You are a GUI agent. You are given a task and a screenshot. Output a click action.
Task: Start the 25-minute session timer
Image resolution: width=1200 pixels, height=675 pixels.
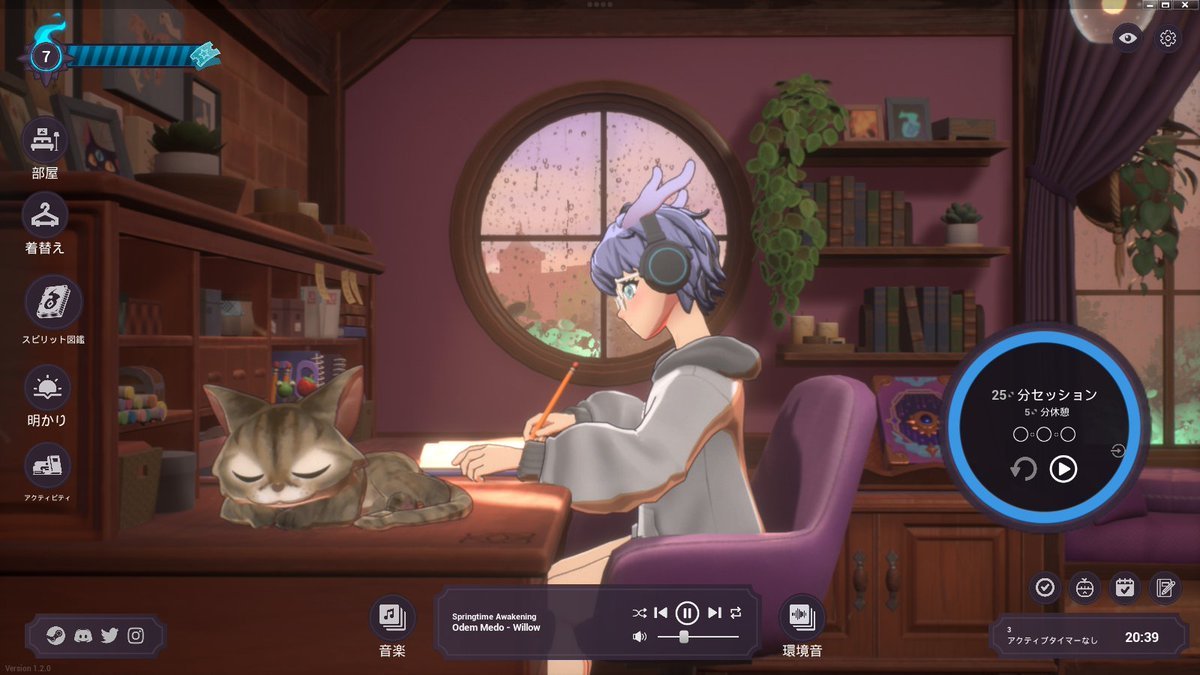pos(1063,468)
